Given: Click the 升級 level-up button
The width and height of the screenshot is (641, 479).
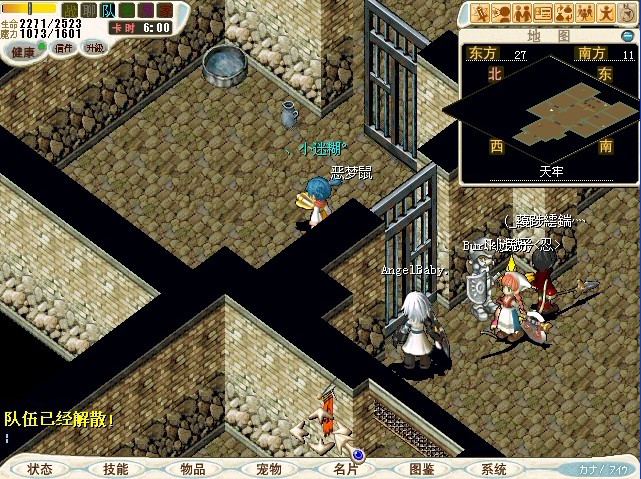Looking at the screenshot, I should tap(94, 47).
